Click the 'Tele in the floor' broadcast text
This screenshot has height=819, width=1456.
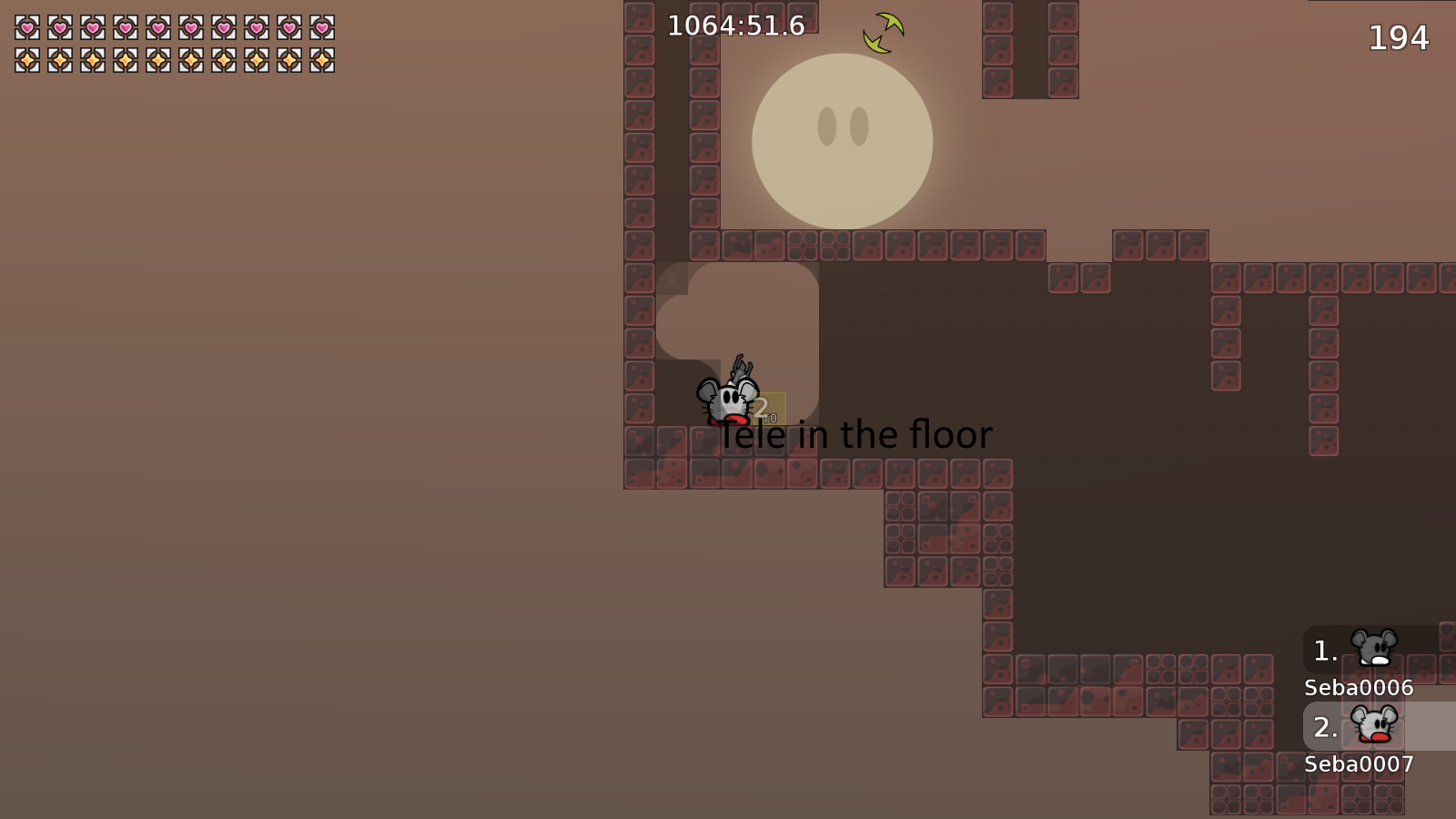[856, 435]
